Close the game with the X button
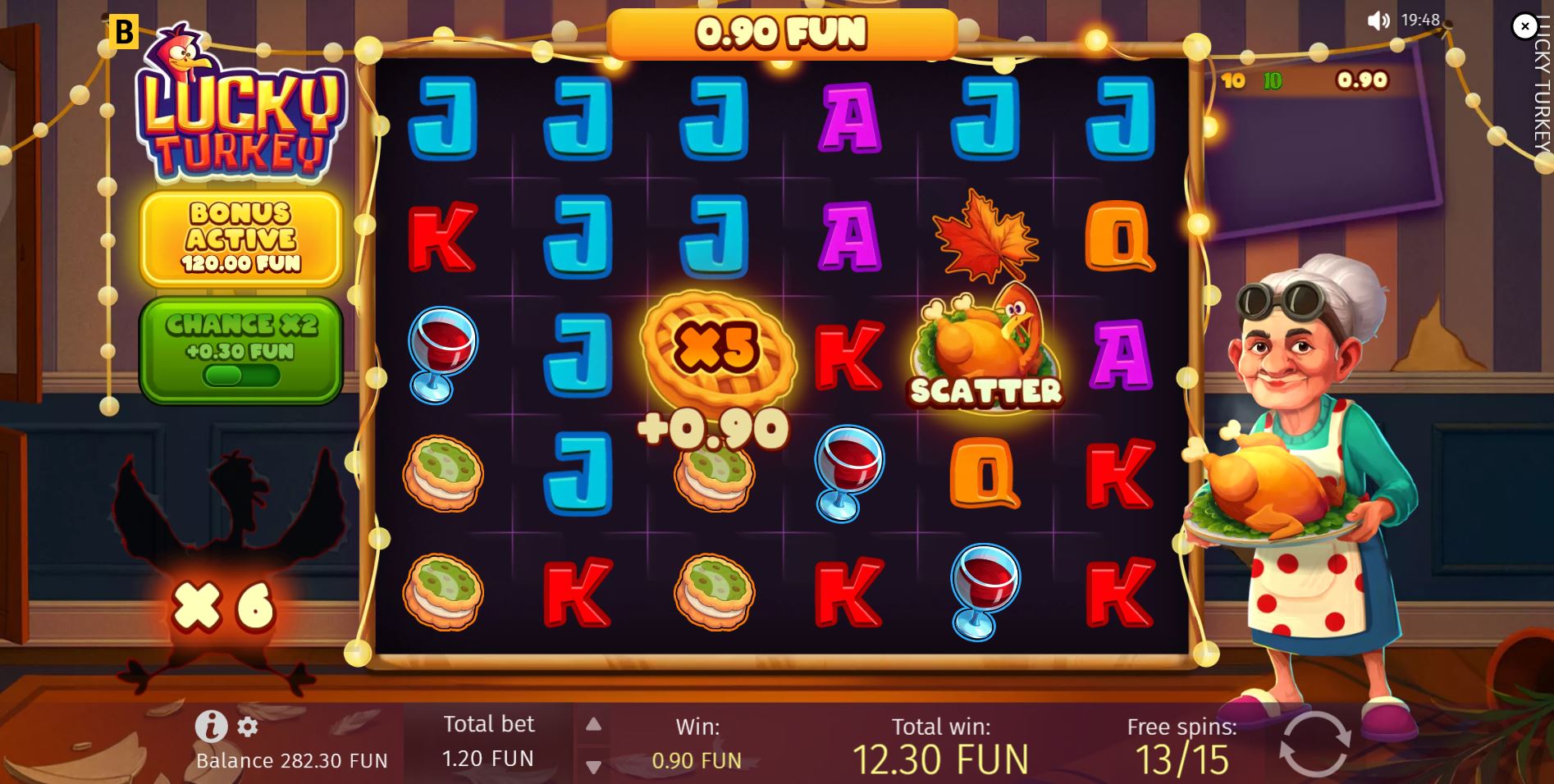 point(1524,27)
